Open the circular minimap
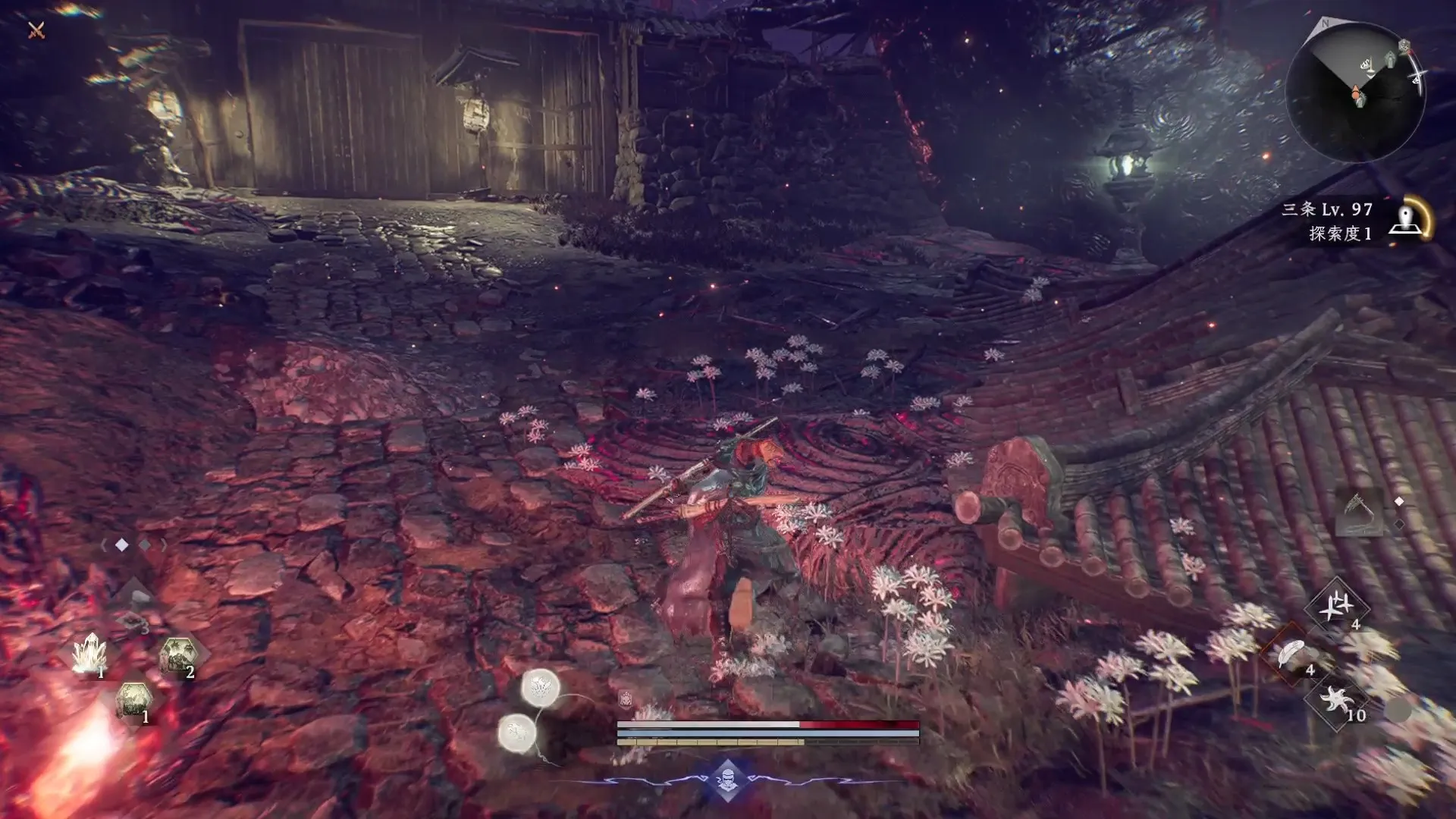Viewport: 1456px width, 819px height. click(x=1355, y=91)
